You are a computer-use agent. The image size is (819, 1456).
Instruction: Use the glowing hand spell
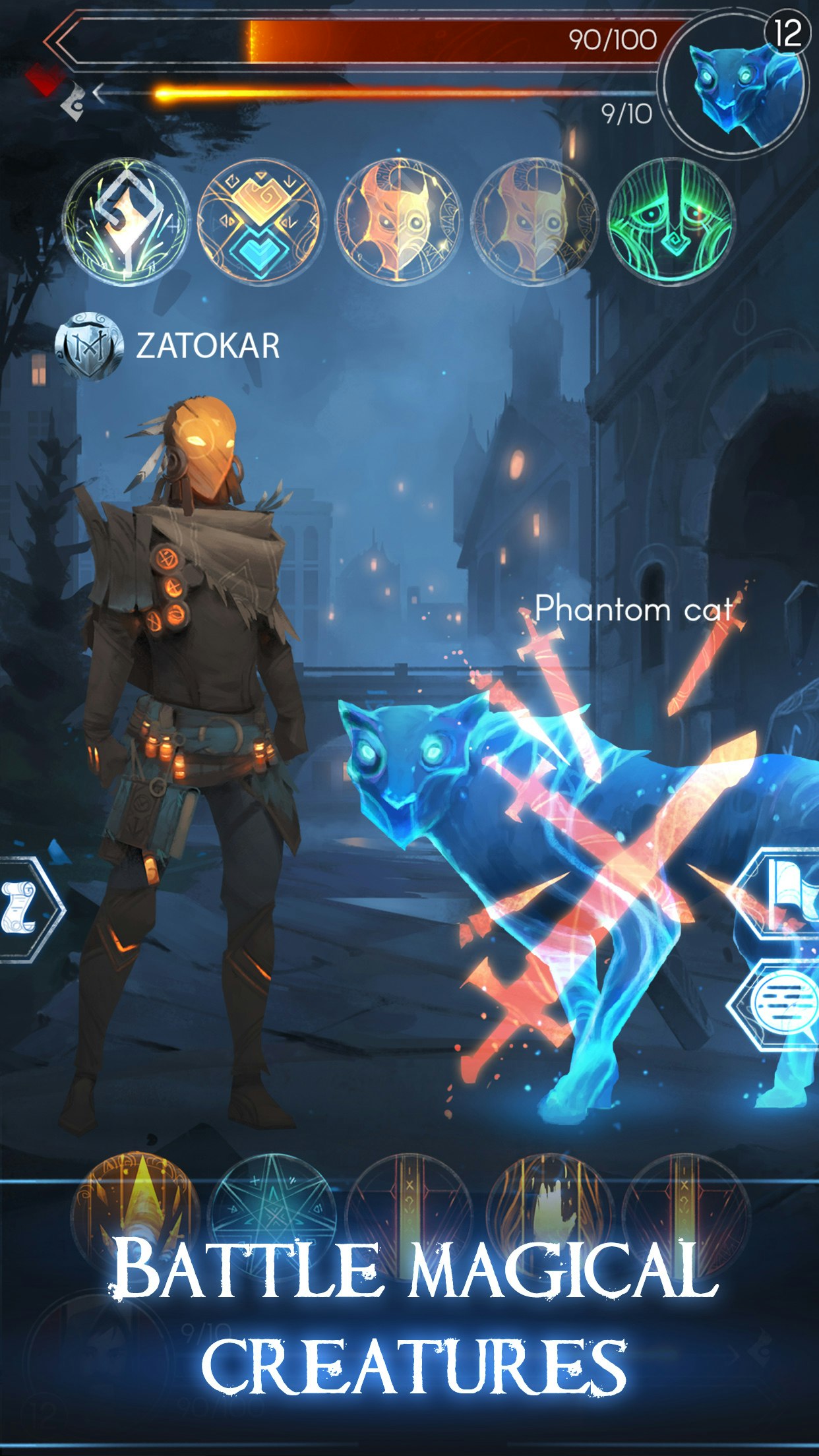(551, 1213)
